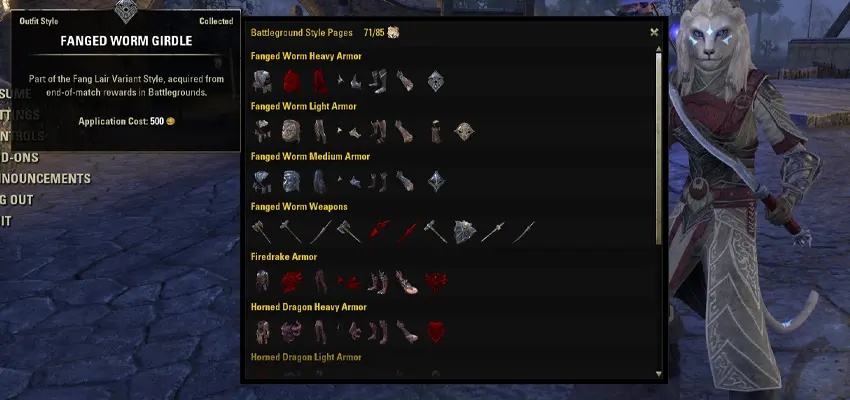Pick the red Horned Dragon Heavy girdle
Viewport: 850px width, 400px height.
click(x=435, y=331)
